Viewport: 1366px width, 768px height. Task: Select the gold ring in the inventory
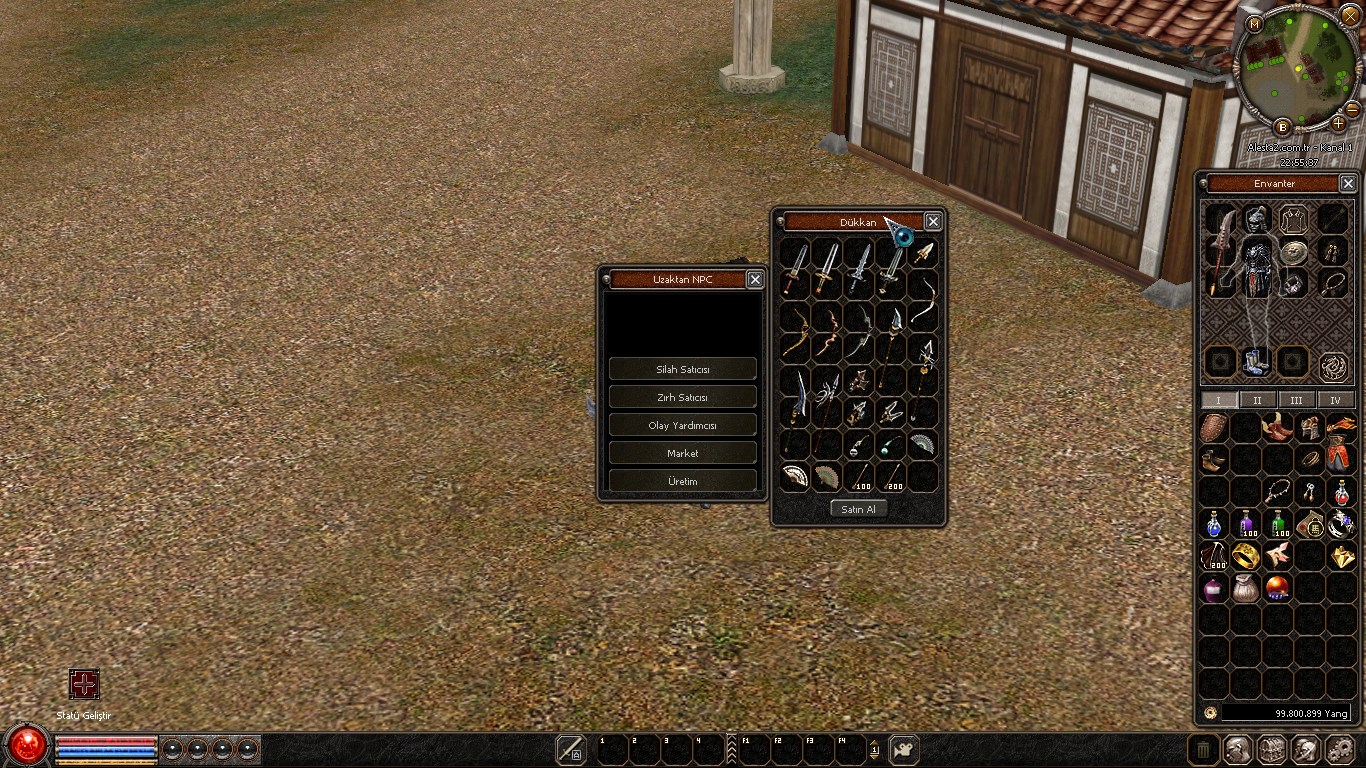coord(1246,555)
